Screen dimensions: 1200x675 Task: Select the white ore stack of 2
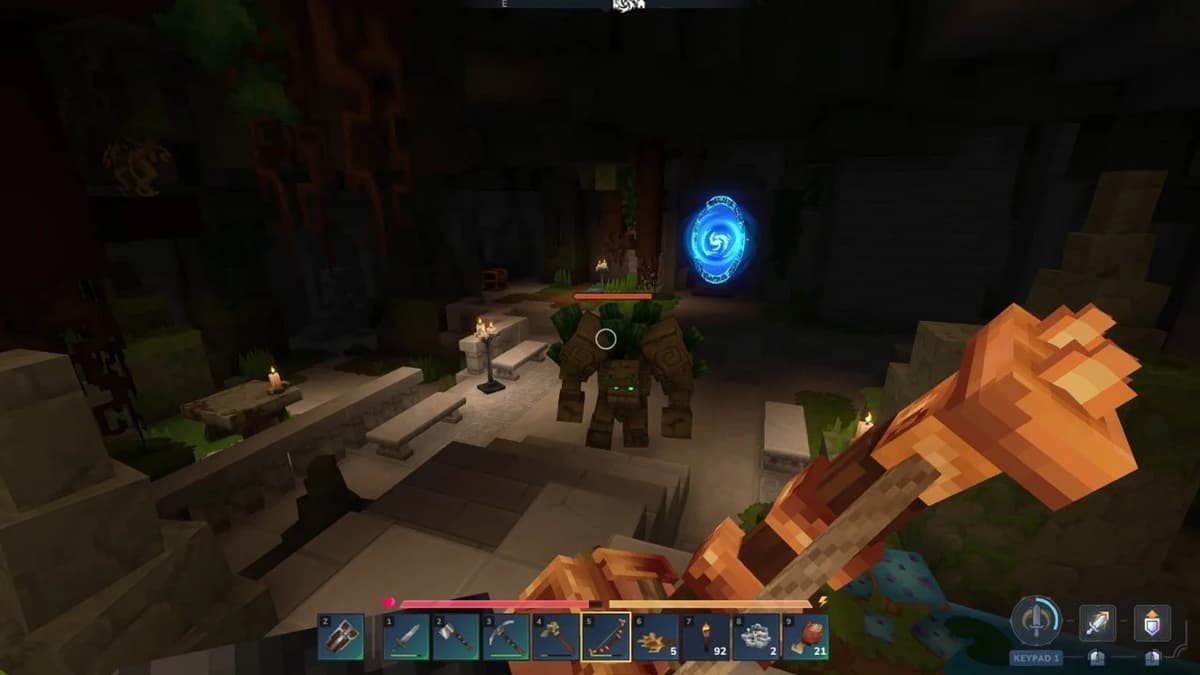756,638
